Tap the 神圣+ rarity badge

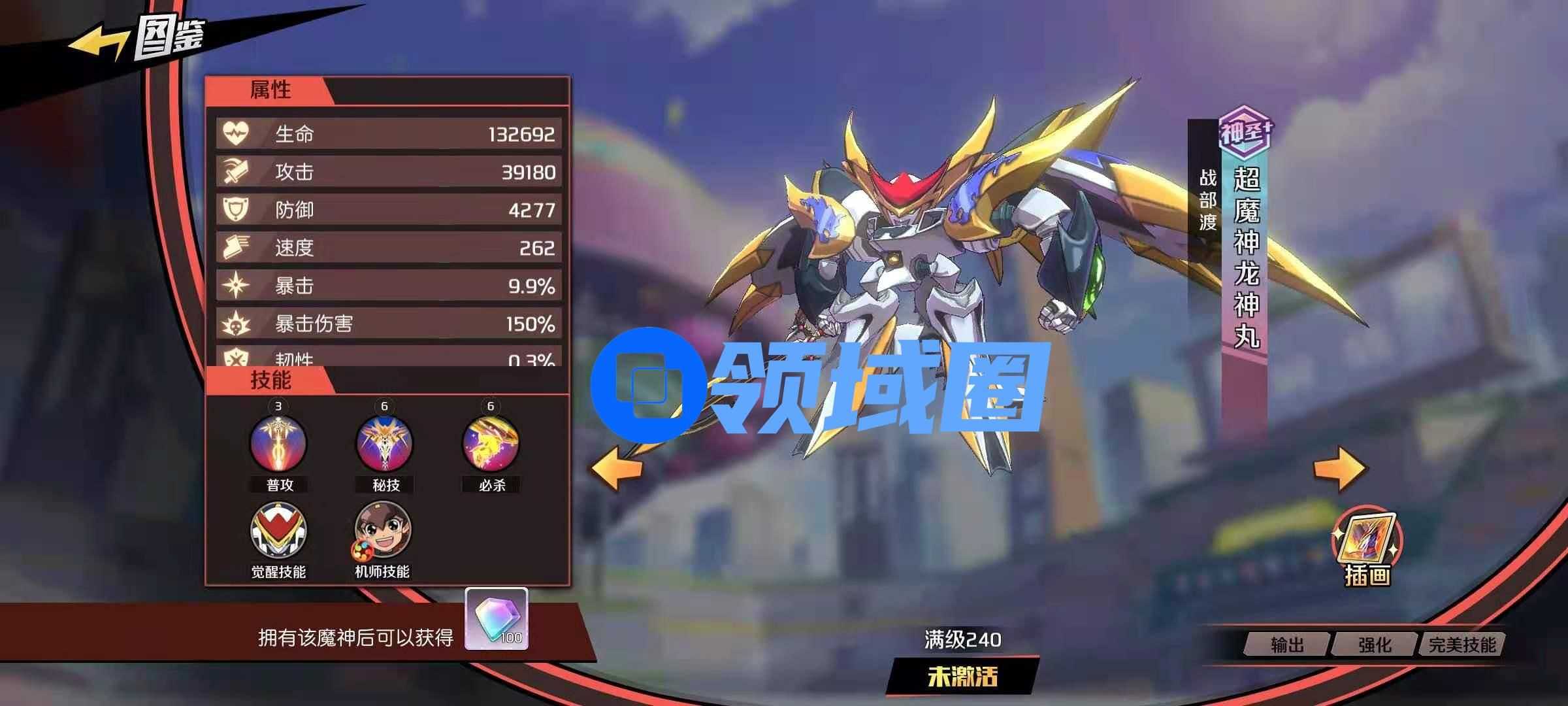pyautogui.click(x=1245, y=131)
